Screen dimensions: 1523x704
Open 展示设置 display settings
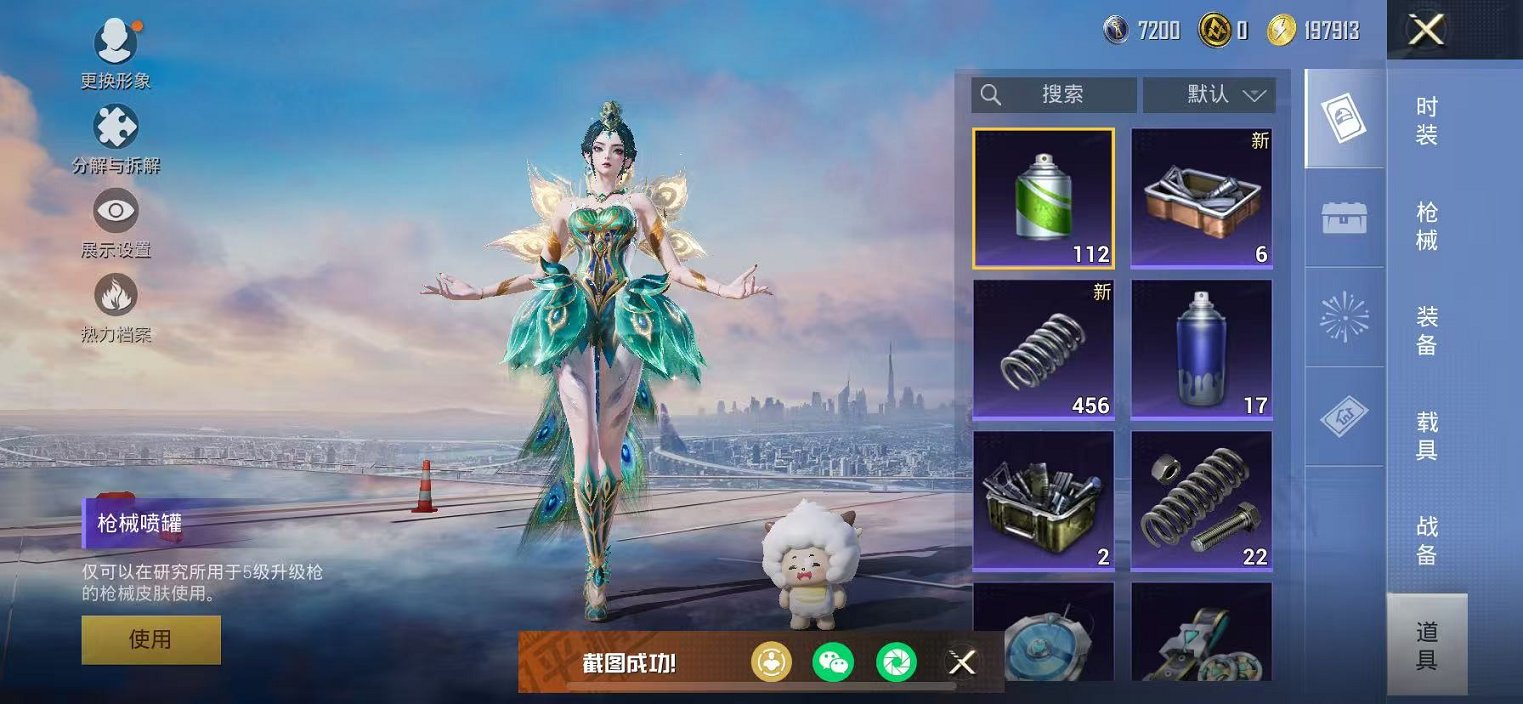(x=116, y=213)
